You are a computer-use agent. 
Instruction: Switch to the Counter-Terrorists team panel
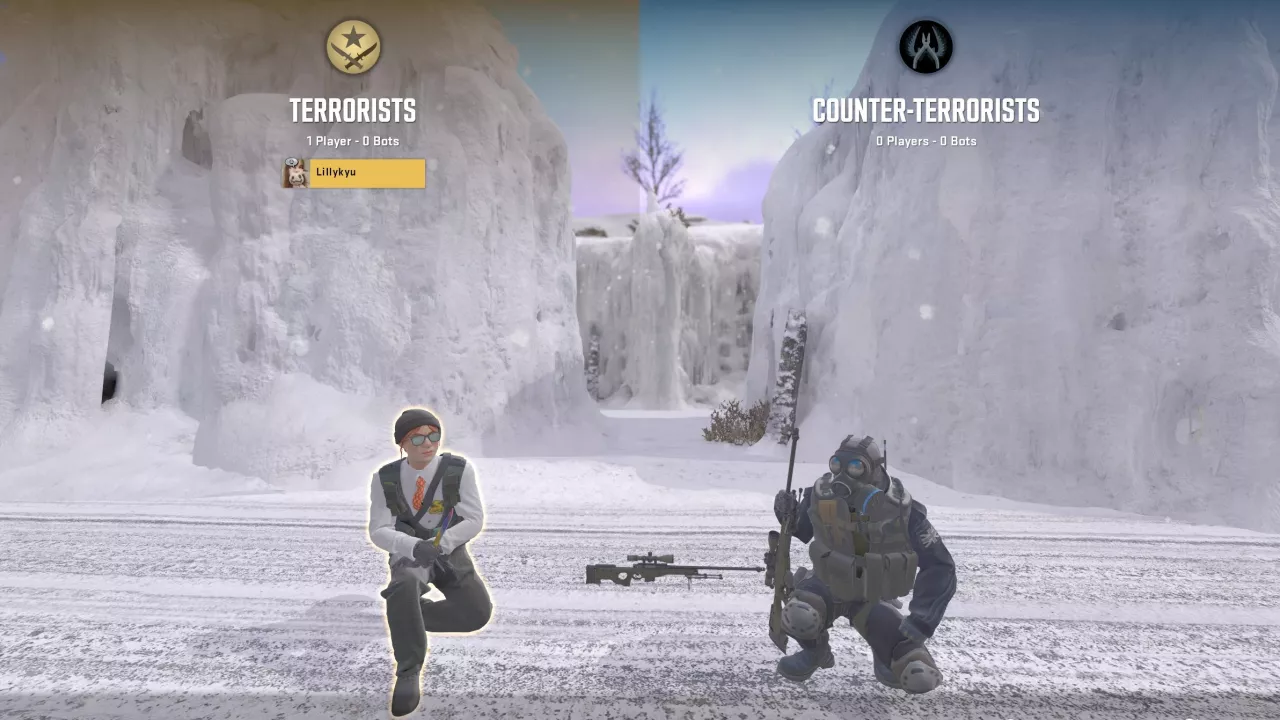[x=925, y=110]
